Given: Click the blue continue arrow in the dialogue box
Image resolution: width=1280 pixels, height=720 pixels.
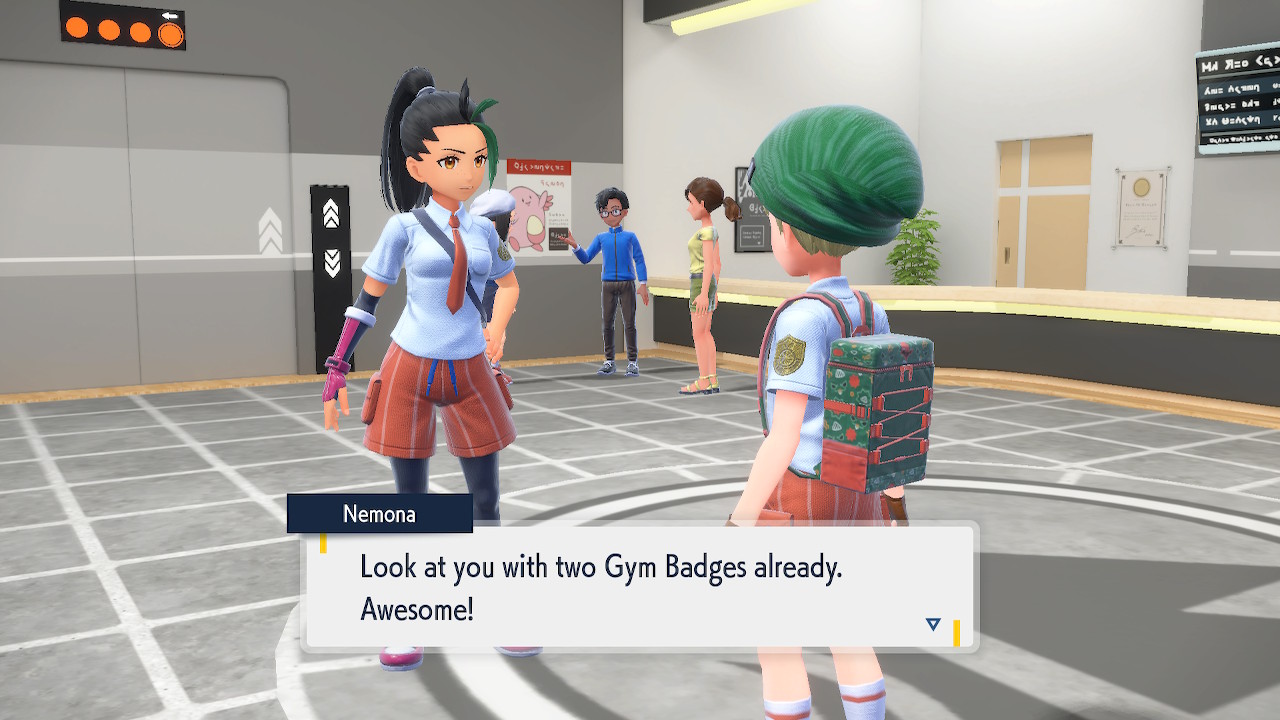Looking at the screenshot, I should pyautogui.click(x=933, y=624).
